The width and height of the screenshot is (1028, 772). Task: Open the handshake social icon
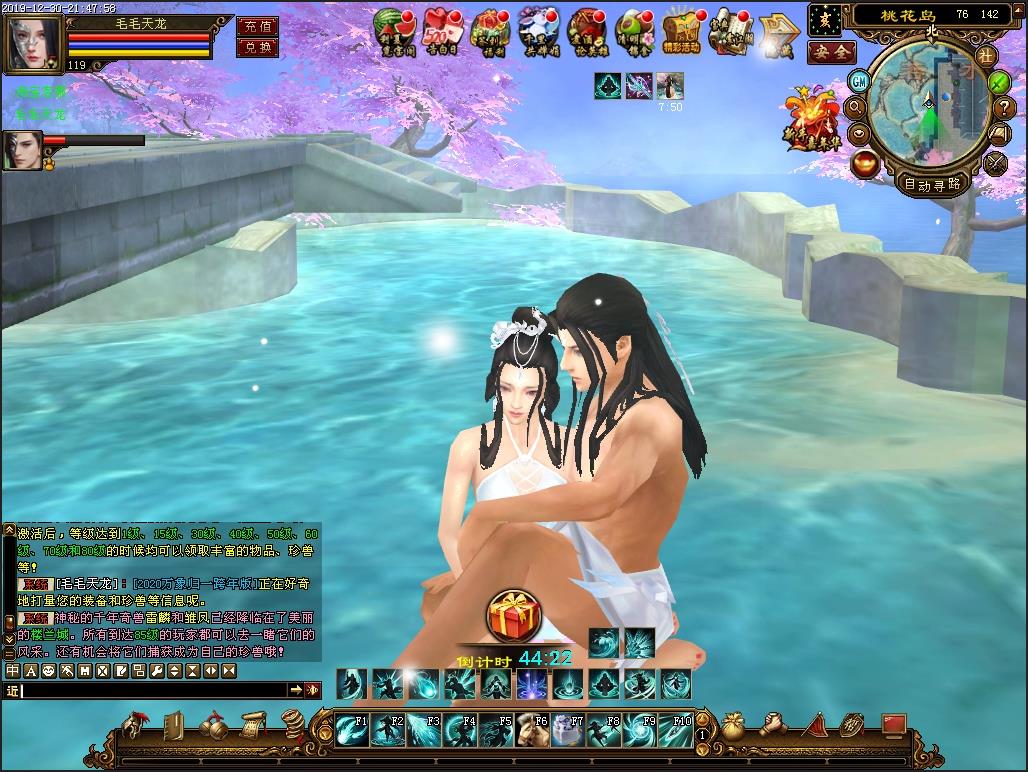point(773,723)
